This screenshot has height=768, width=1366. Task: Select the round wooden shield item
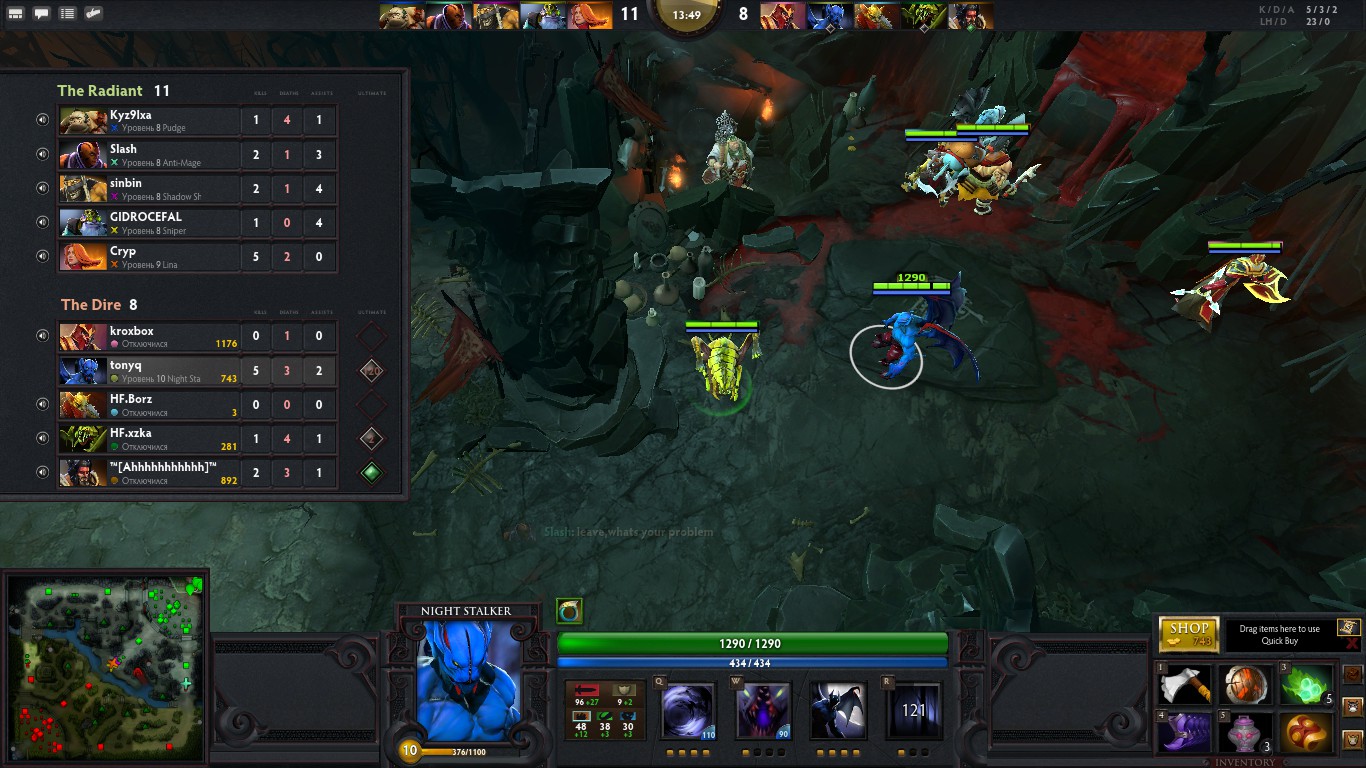[1245, 686]
